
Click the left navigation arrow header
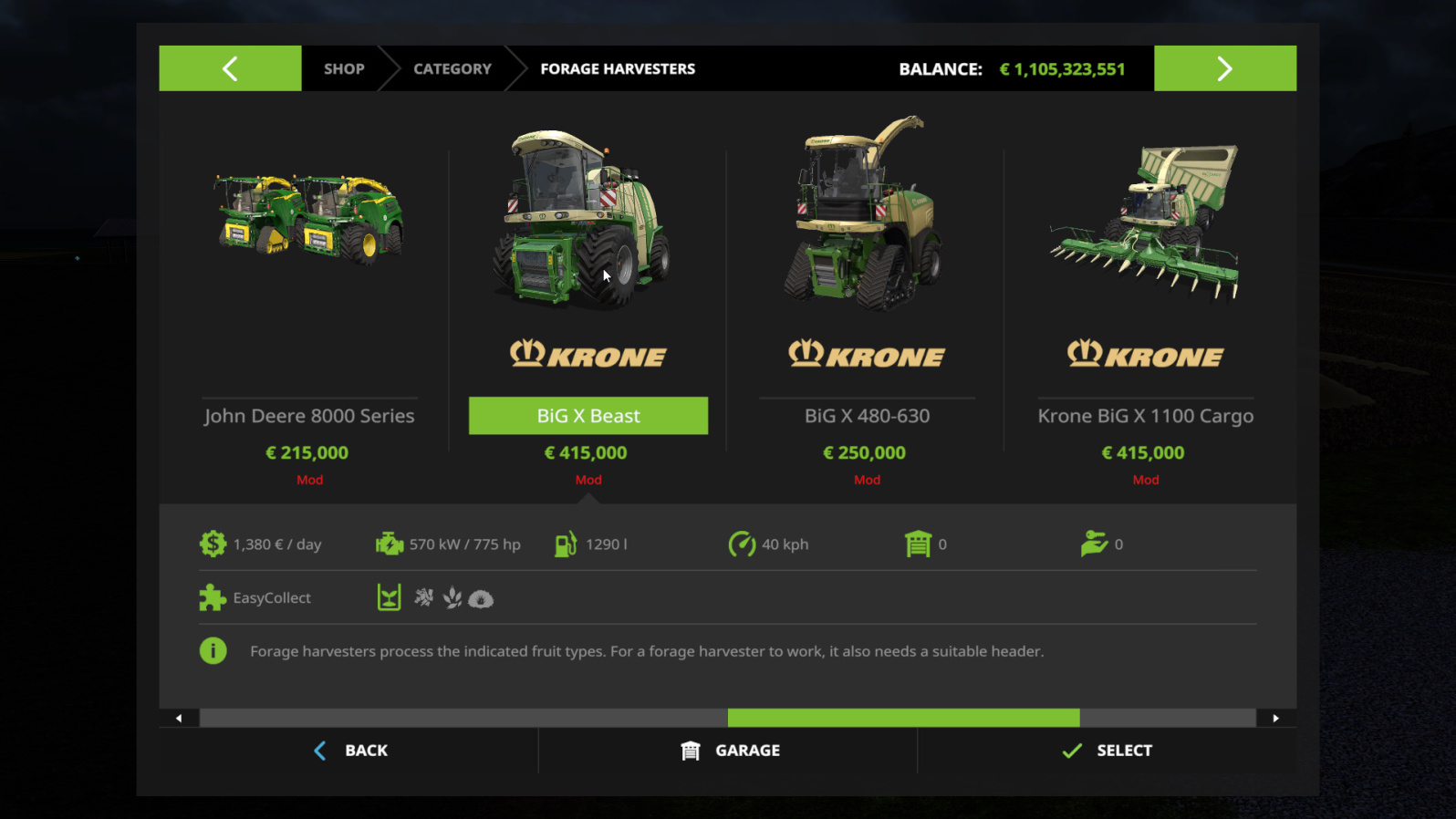coord(229,67)
